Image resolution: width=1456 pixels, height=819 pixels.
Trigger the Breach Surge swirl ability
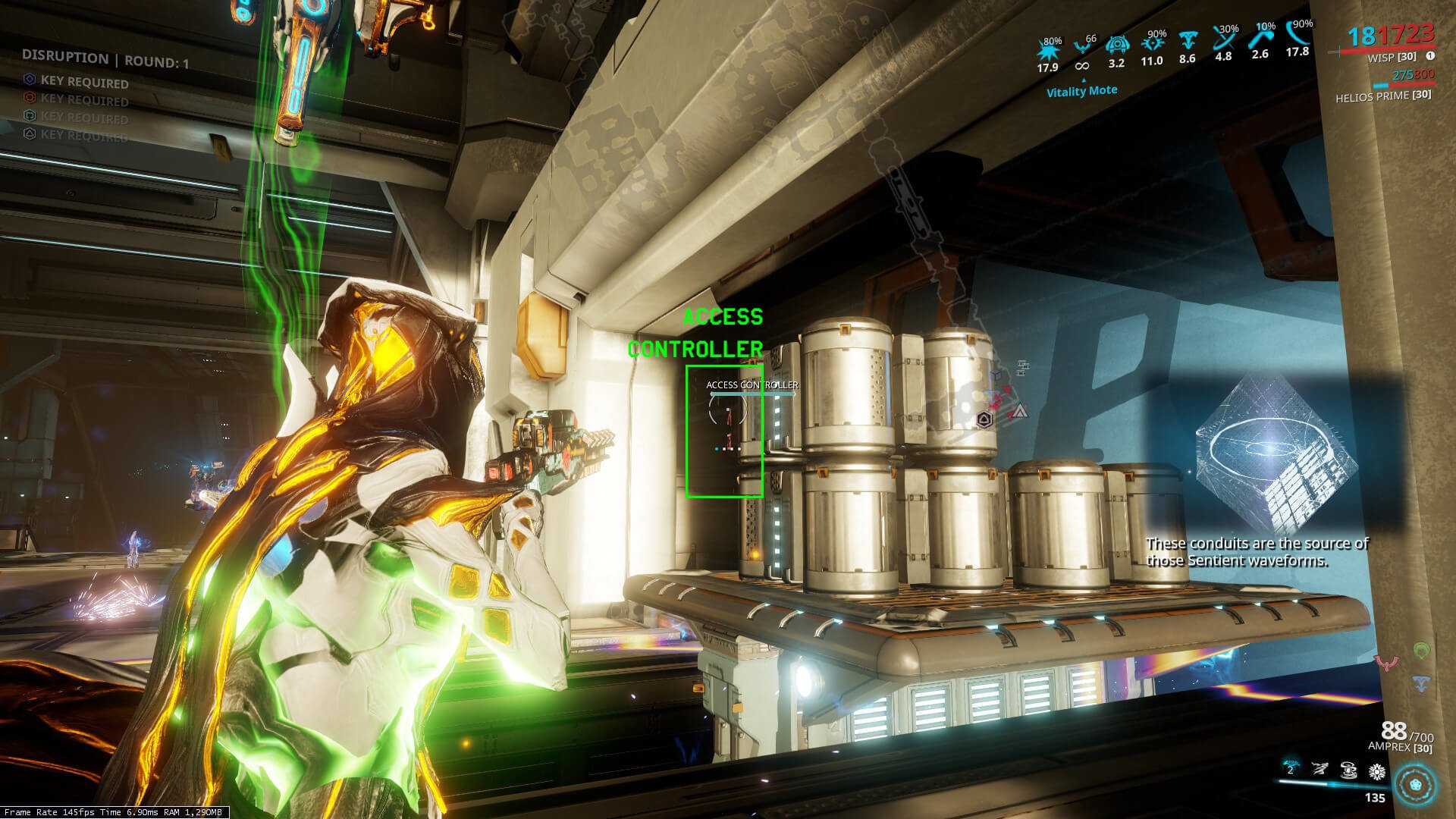pos(1348,770)
